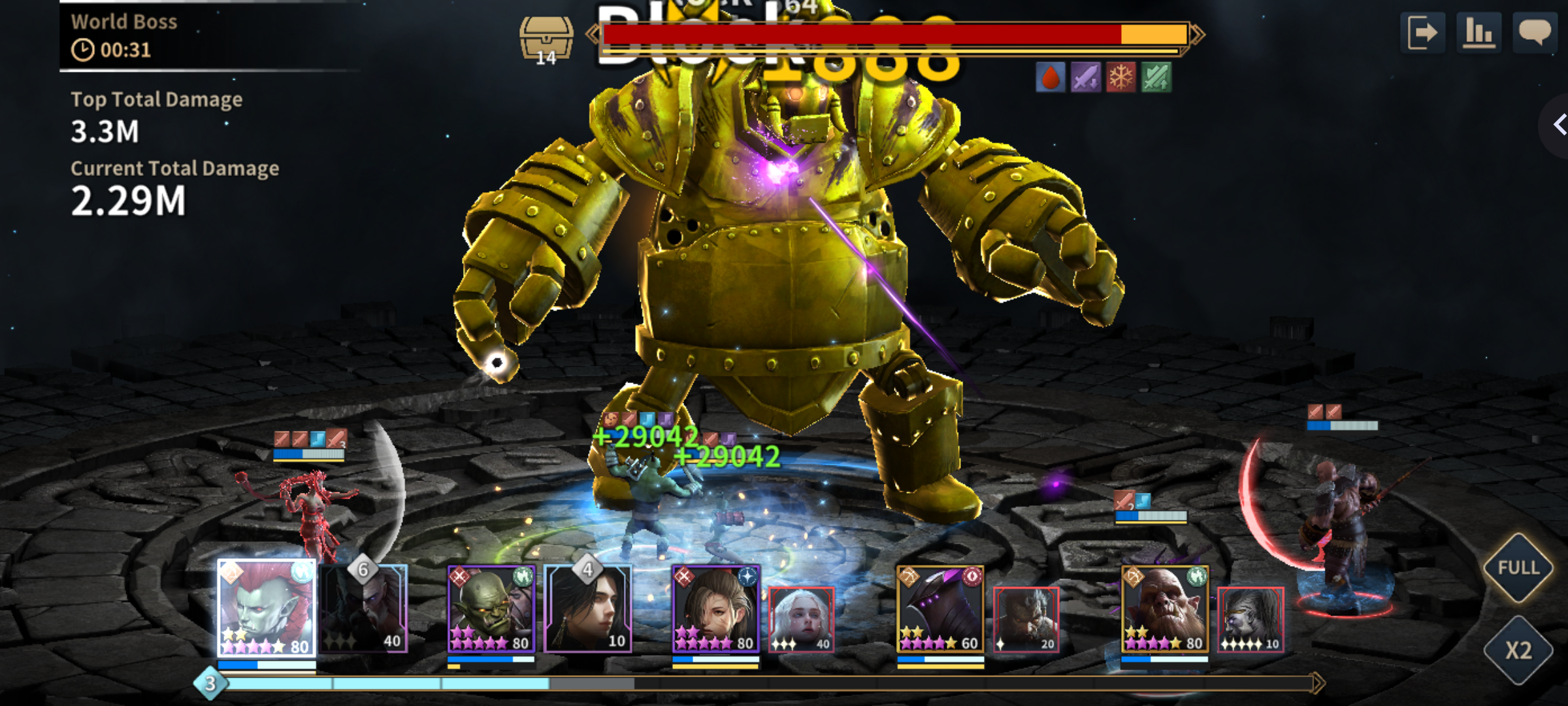The width and height of the screenshot is (1568, 706).
Task: Select the red-haired pale elf hero card
Action: [x=267, y=608]
